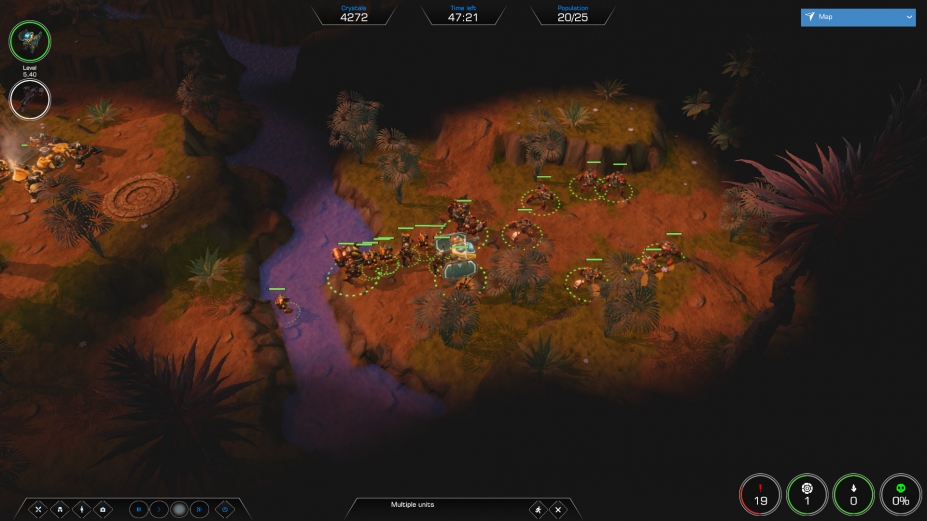This screenshot has height=521, width=927.
Task: Select the green-ringed hero portrait
Action: [29, 41]
